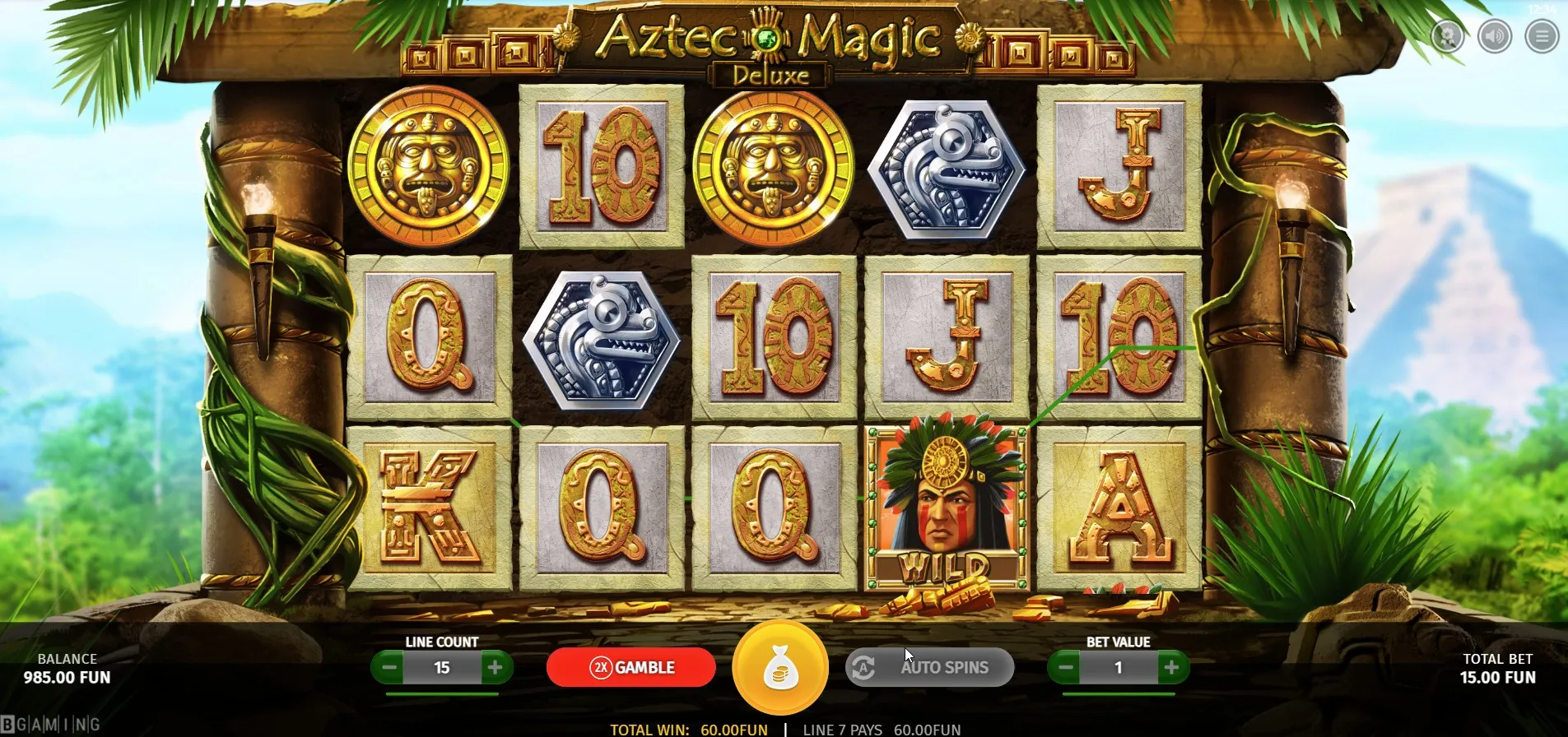Open the award ribbon icon

click(1447, 36)
